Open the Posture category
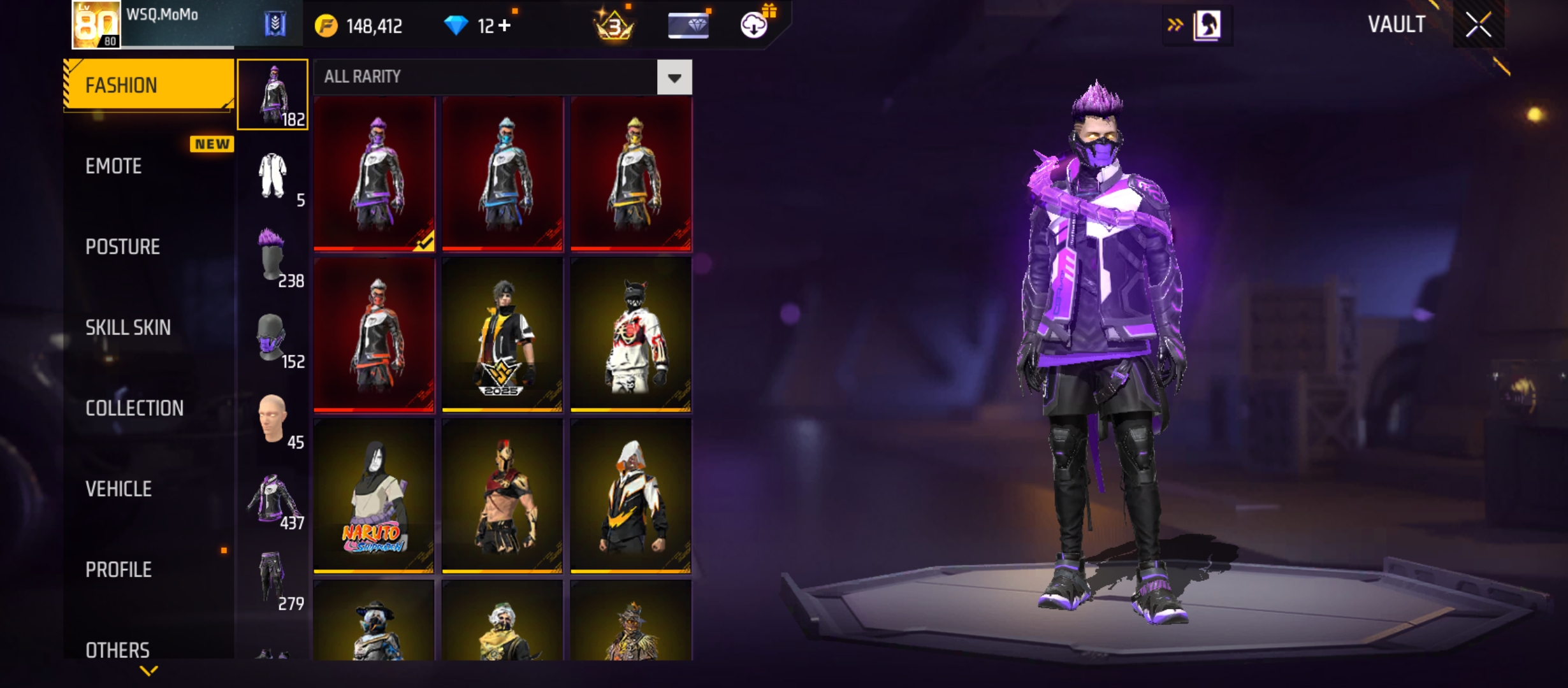This screenshot has height=688, width=1568. 122,247
